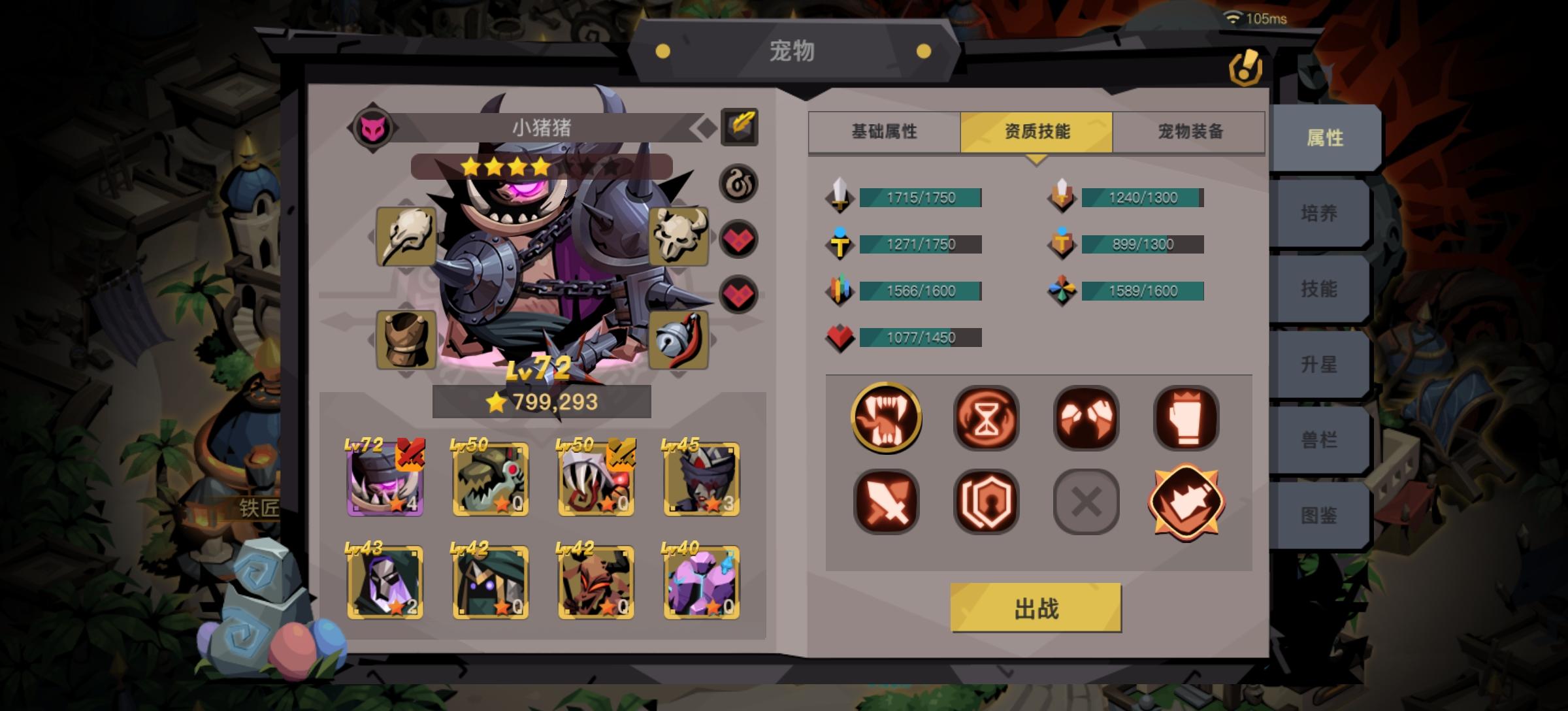
Task: Select the golden fang skill icon
Action: coord(886,417)
